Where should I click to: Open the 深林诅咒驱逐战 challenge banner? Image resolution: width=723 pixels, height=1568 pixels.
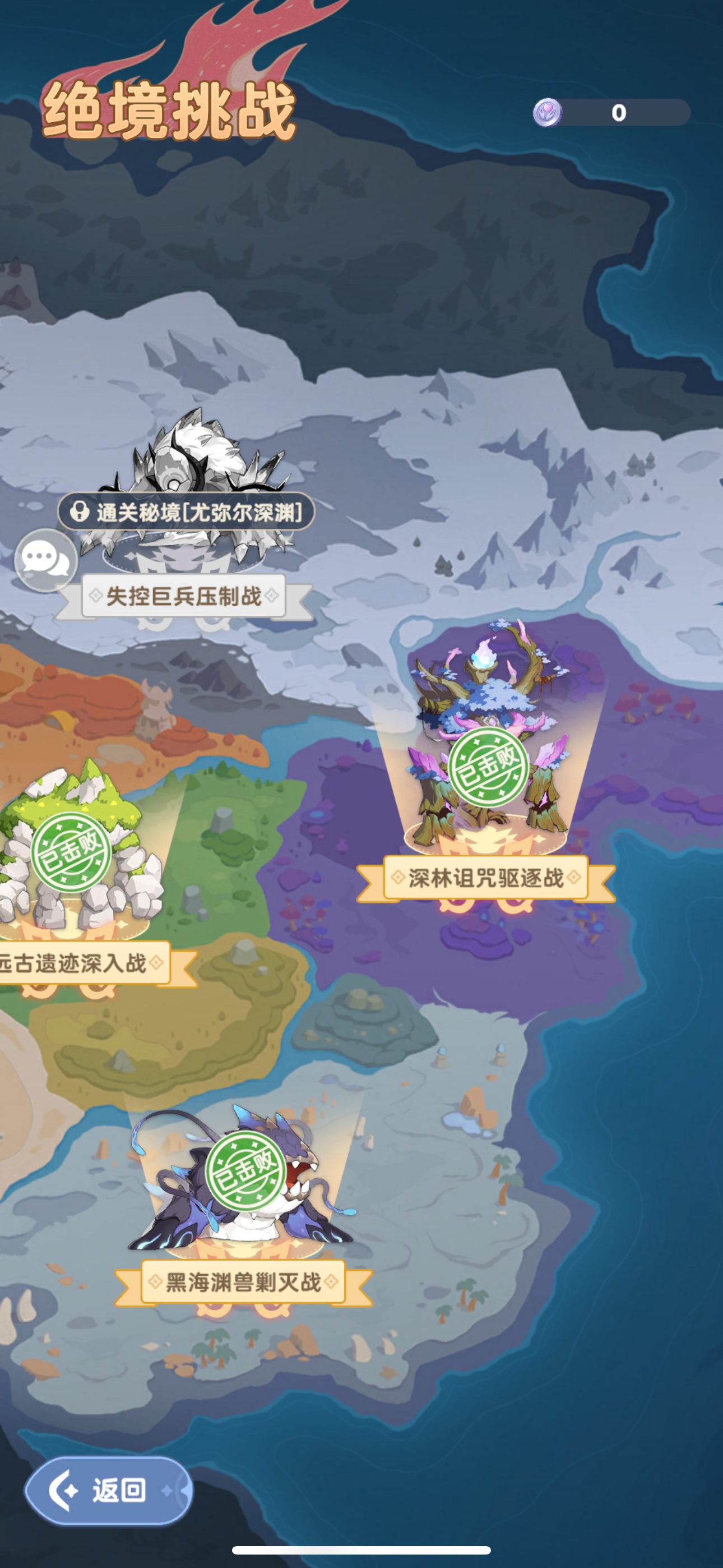[487, 877]
